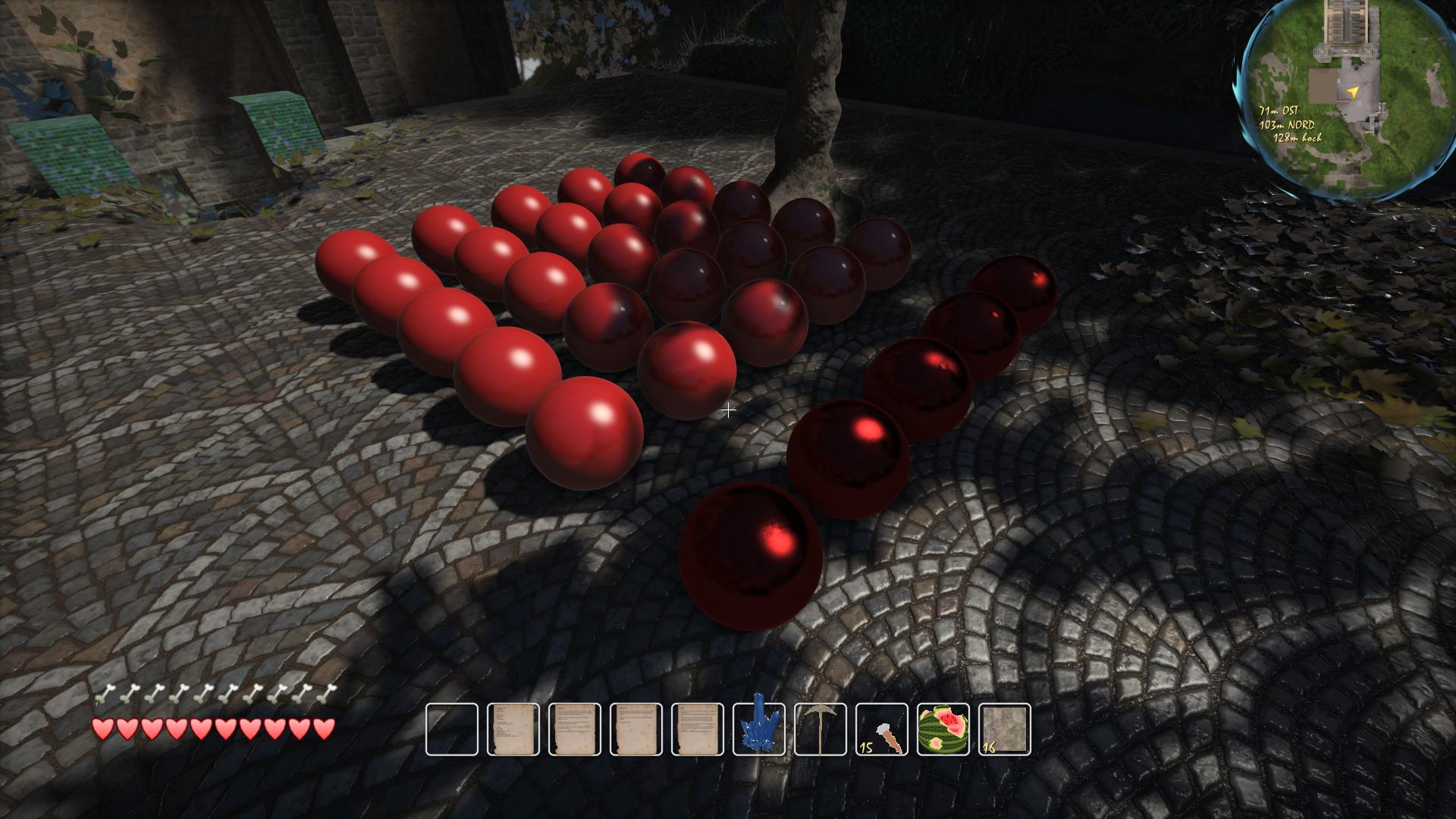Viewport: 1456px width, 819px height.
Task: Pick the stone block stack of 16
Action: tap(1005, 729)
